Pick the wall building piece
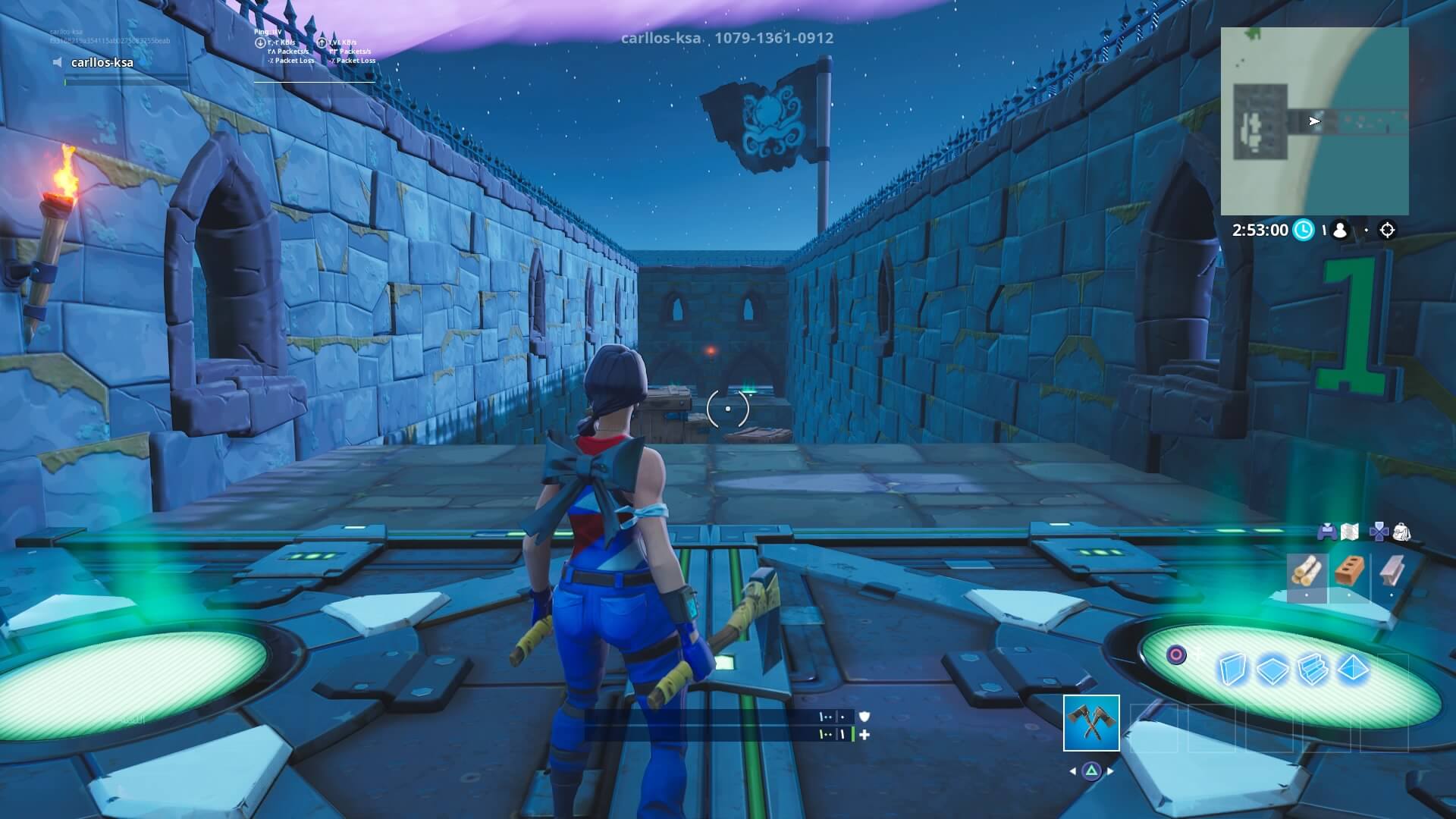This screenshot has height=819, width=1456. pyautogui.click(x=1232, y=670)
